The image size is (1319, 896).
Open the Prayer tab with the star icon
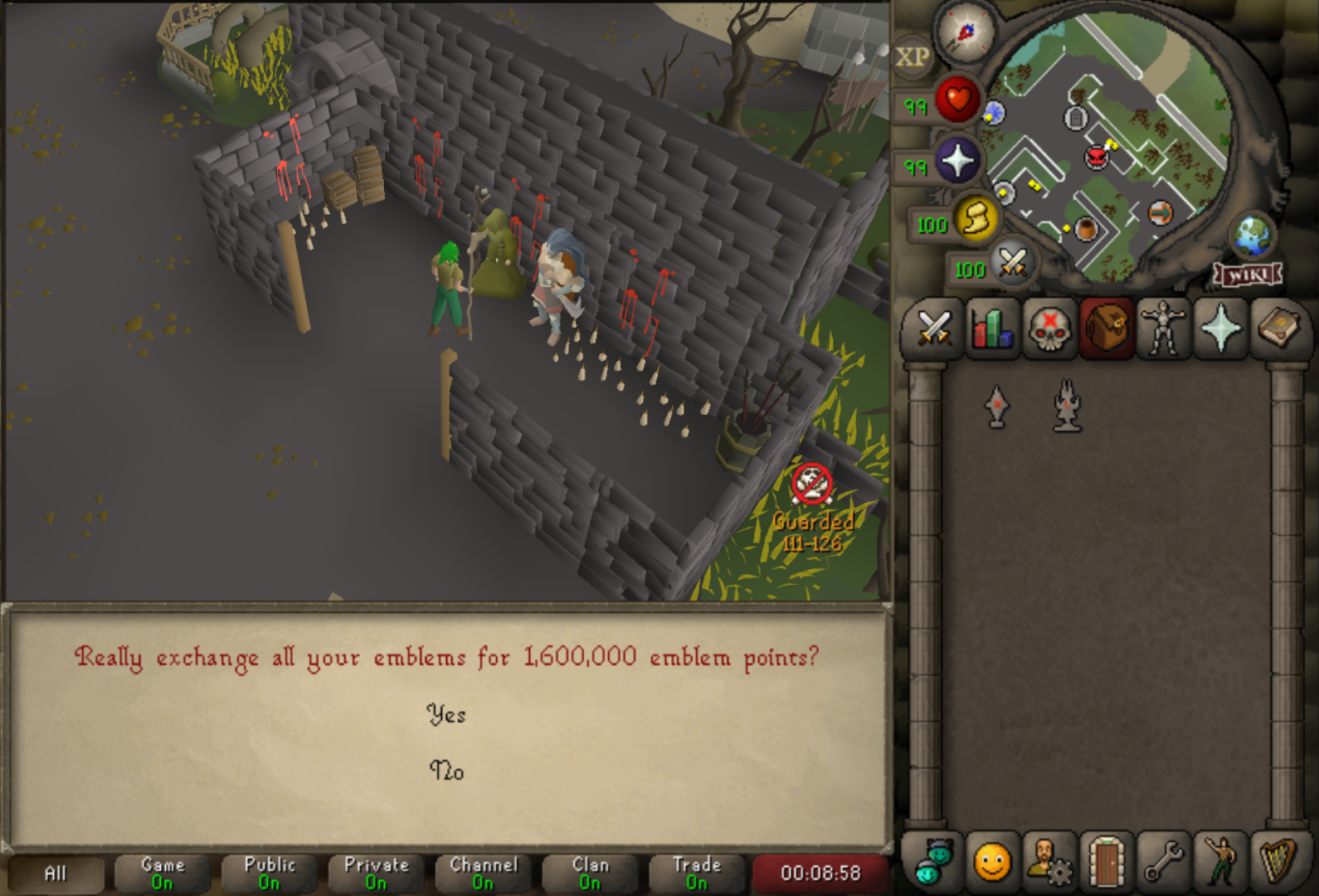point(1220,329)
